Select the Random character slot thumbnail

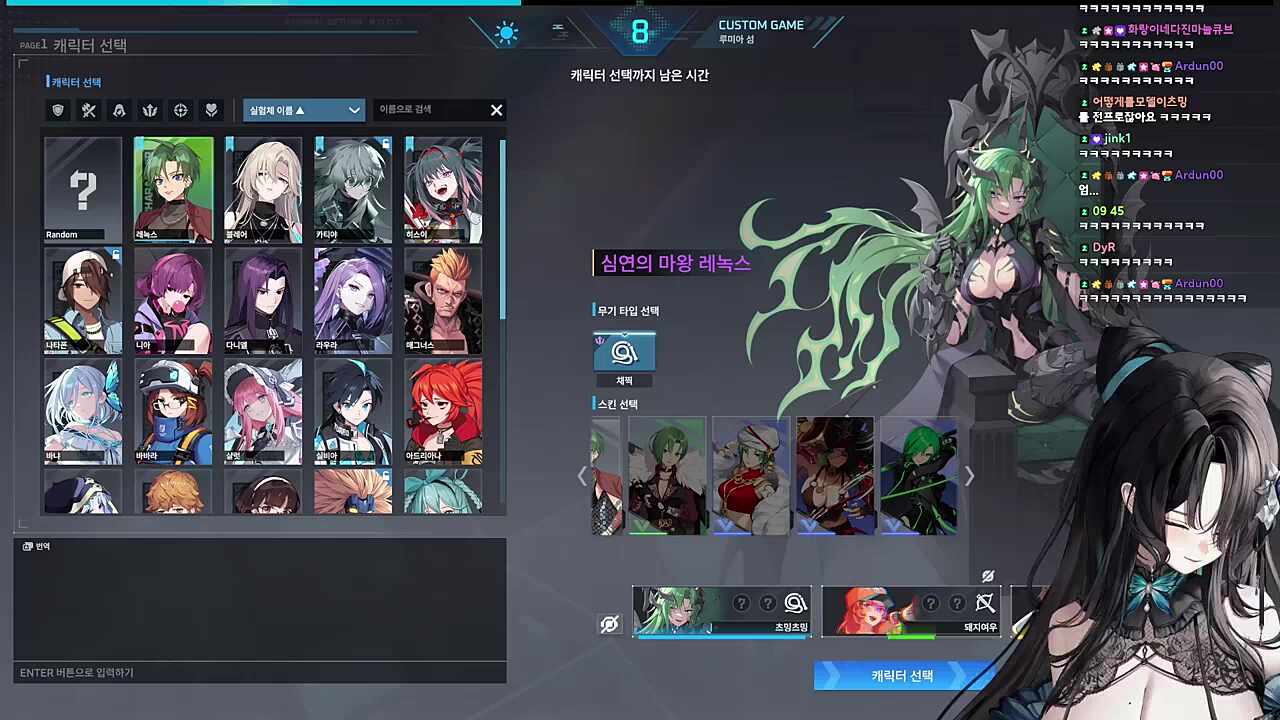coord(83,189)
